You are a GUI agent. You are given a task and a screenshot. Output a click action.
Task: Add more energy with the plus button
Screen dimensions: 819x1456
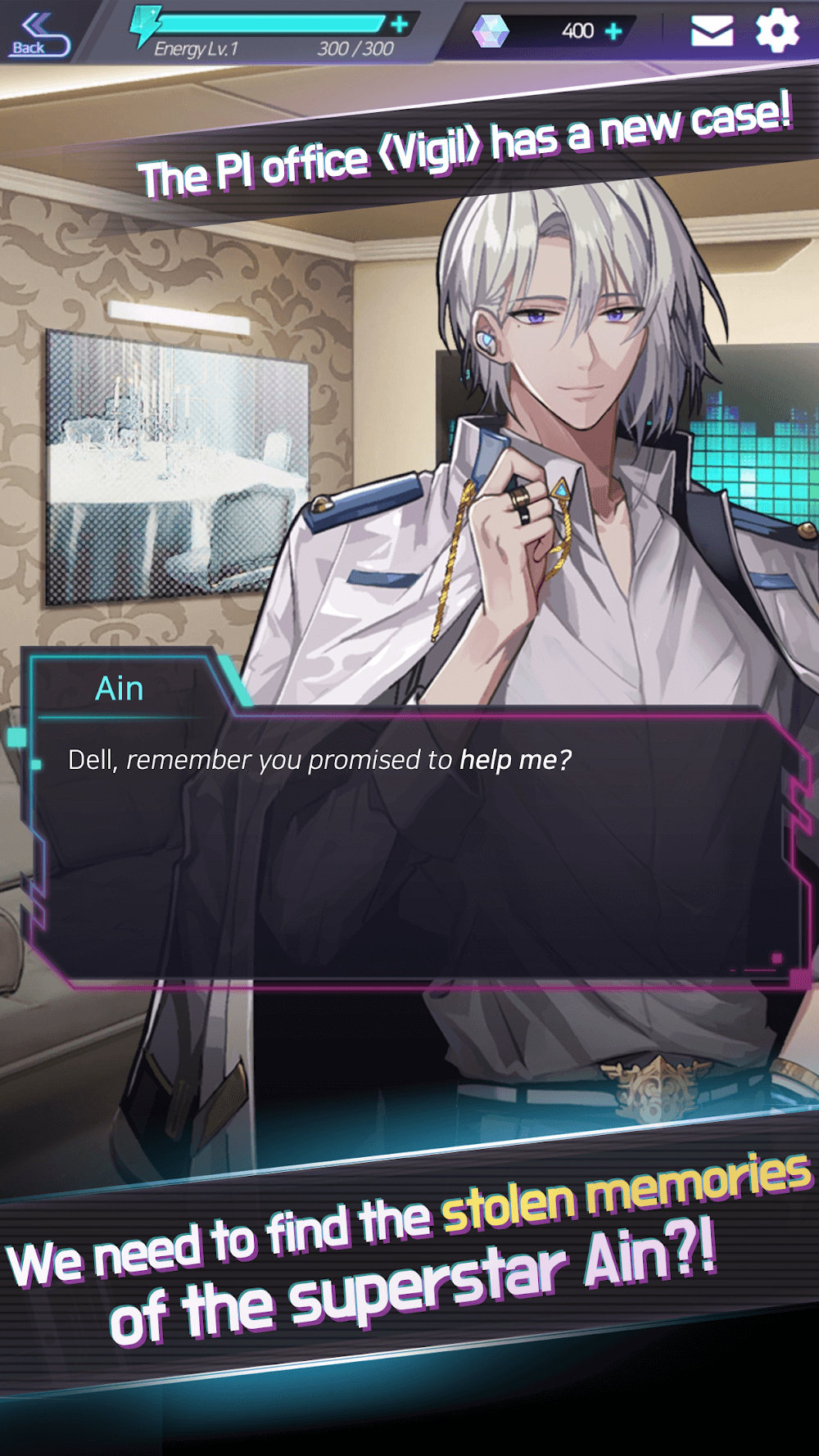(400, 25)
